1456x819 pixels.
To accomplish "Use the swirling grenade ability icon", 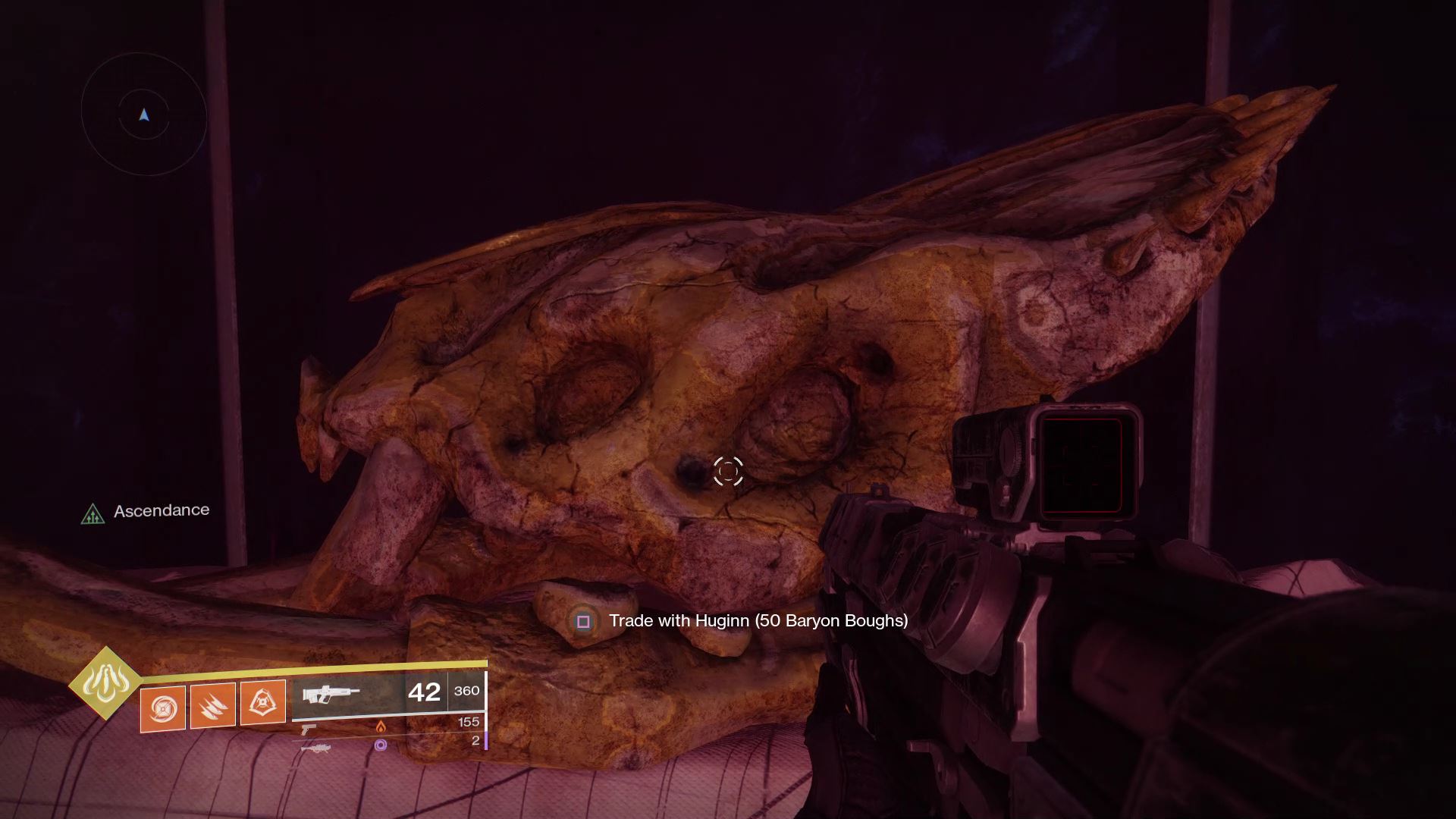I will click(163, 708).
